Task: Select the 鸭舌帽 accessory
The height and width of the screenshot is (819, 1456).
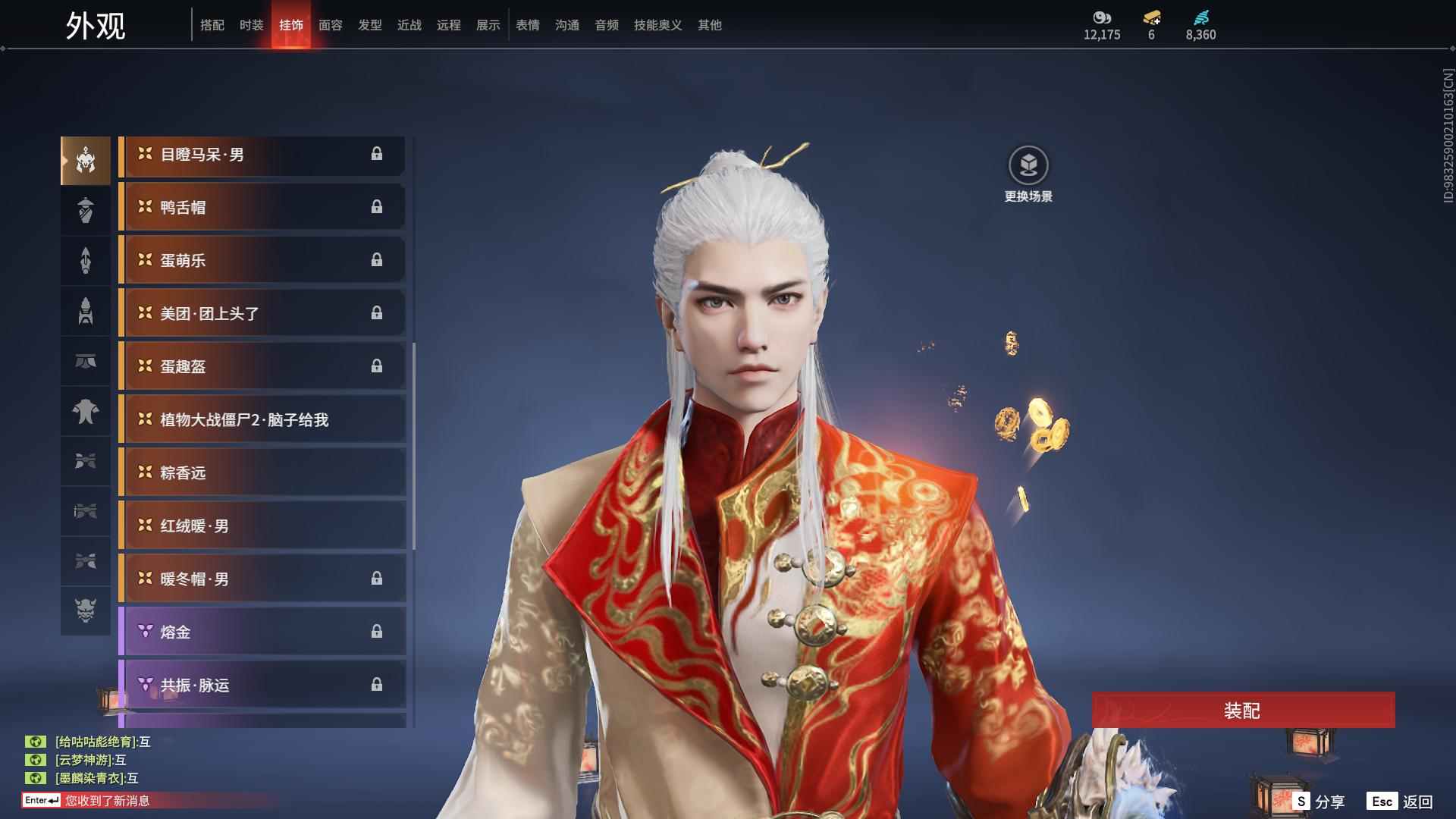Action: (262, 207)
